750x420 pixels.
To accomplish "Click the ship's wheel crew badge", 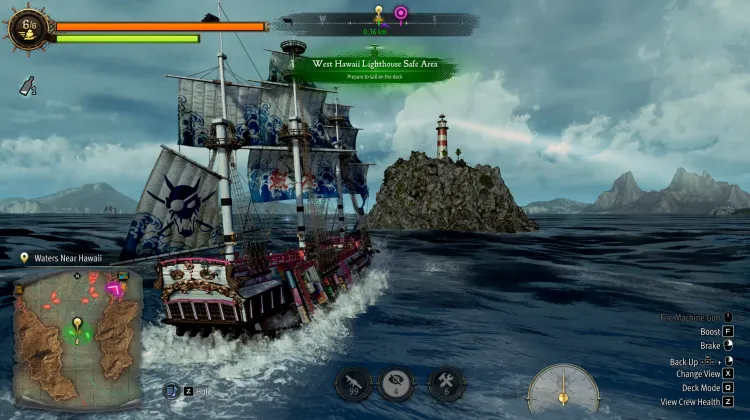I will pyautogui.click(x=27, y=27).
